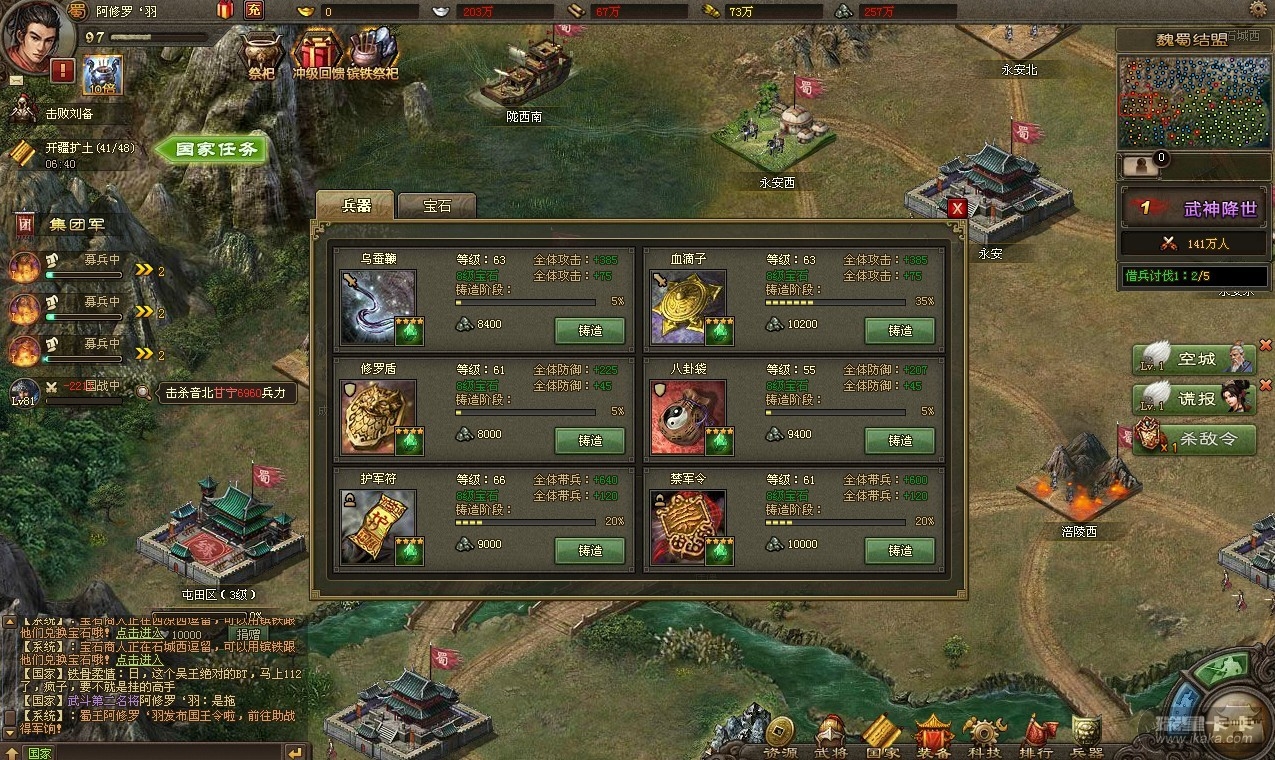The image size is (1275, 760).
Task: Forge the 乌蚕鞭 weapon
Action: click(590, 330)
